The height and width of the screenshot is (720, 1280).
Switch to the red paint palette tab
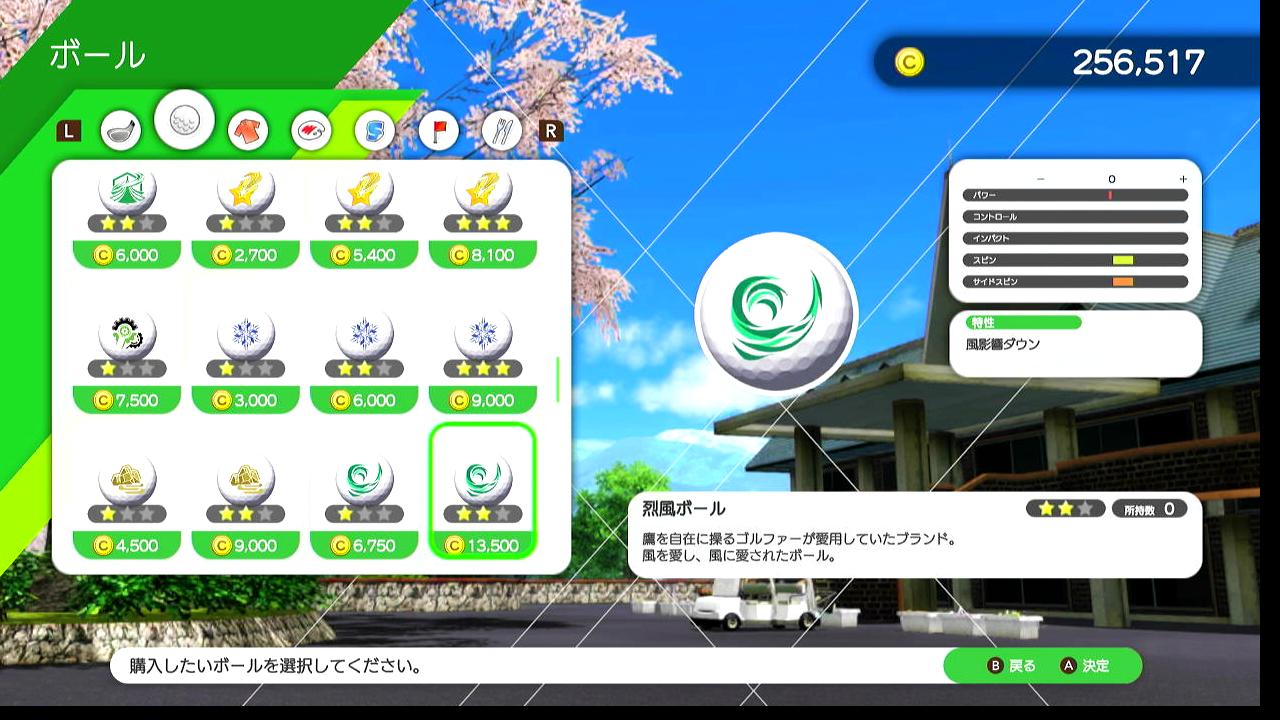[x=311, y=130]
